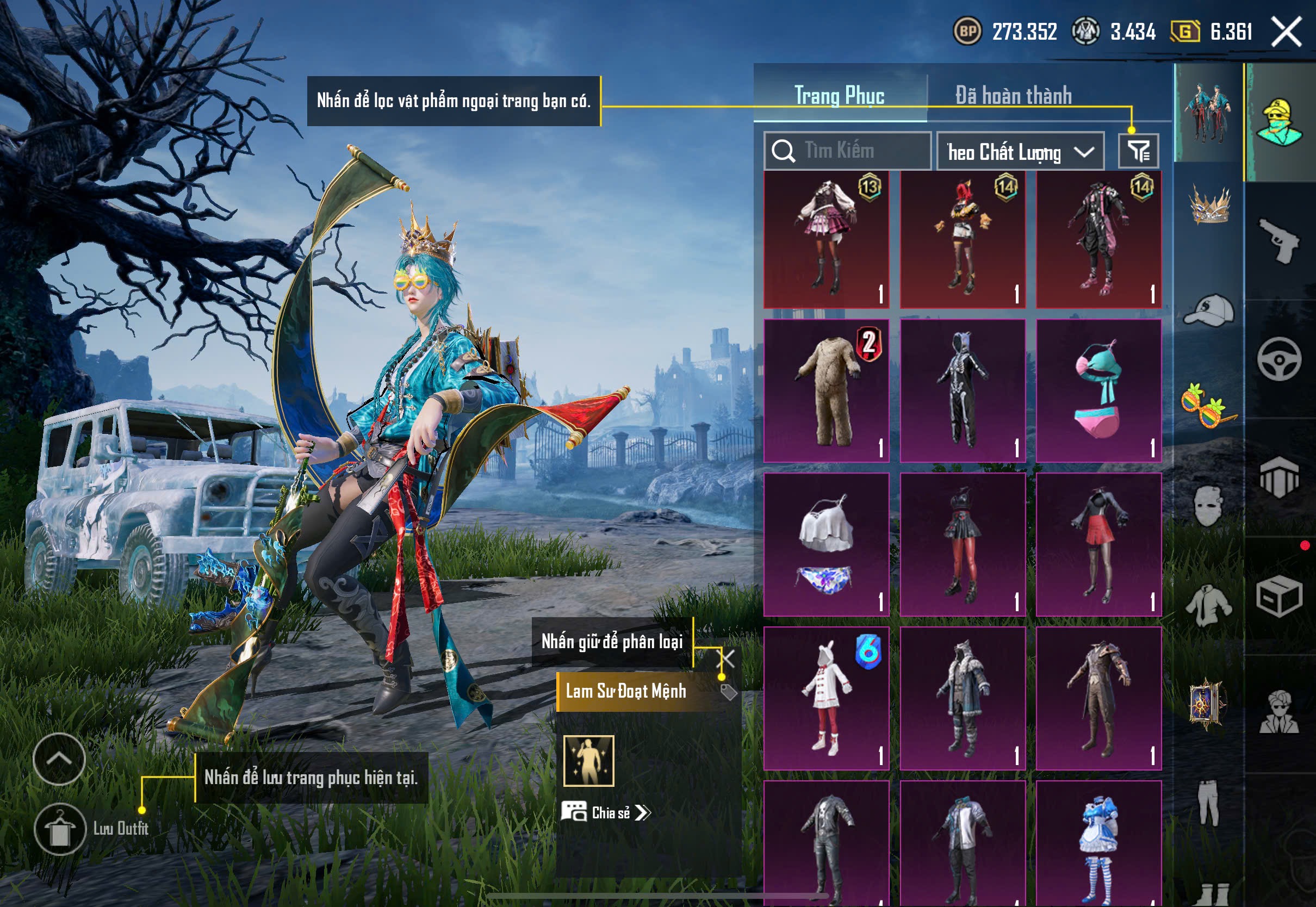
Task: Select the Trang Phục tab
Action: click(x=839, y=96)
